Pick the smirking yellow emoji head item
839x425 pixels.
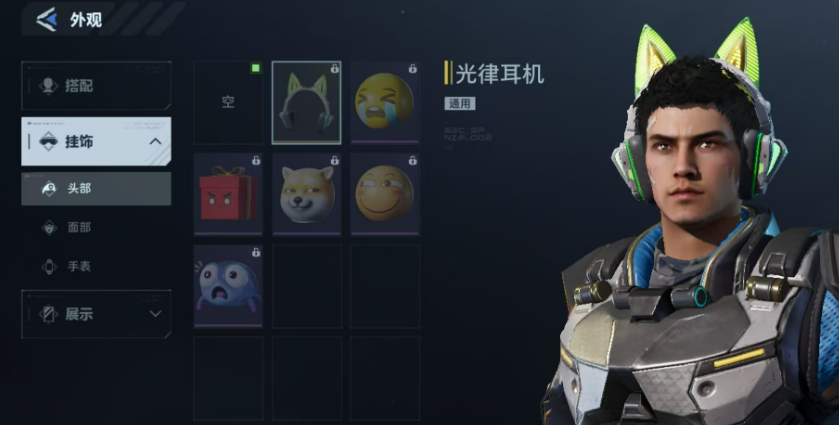(x=385, y=194)
